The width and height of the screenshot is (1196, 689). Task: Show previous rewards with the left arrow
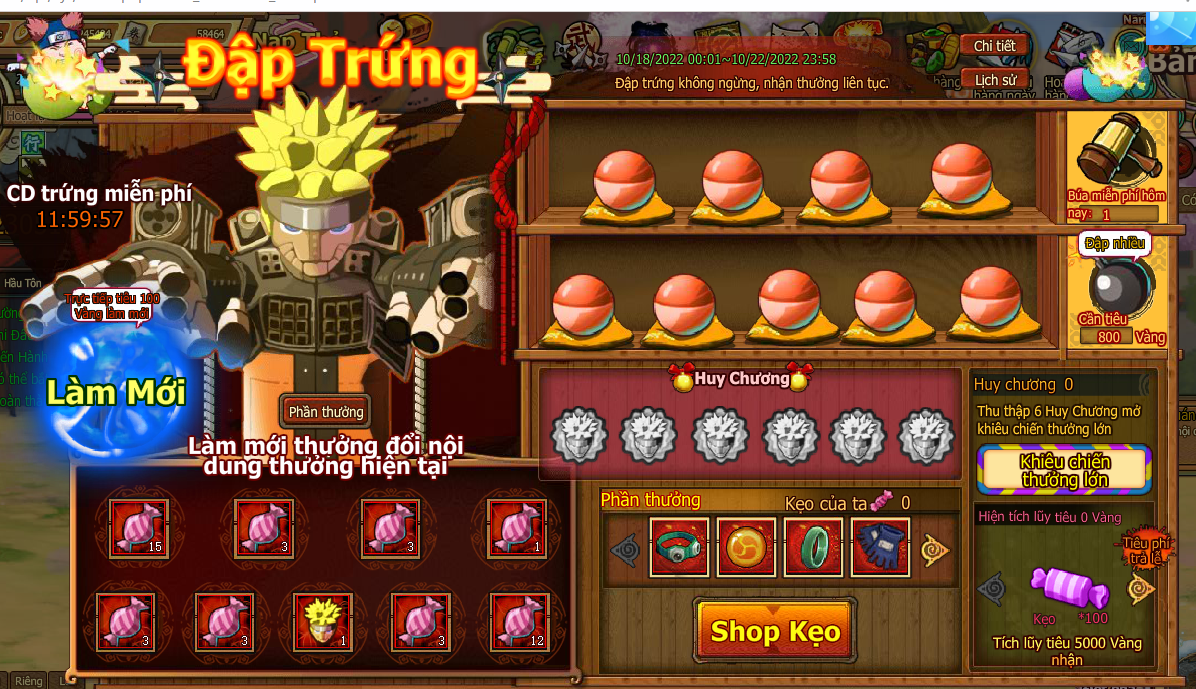624,549
